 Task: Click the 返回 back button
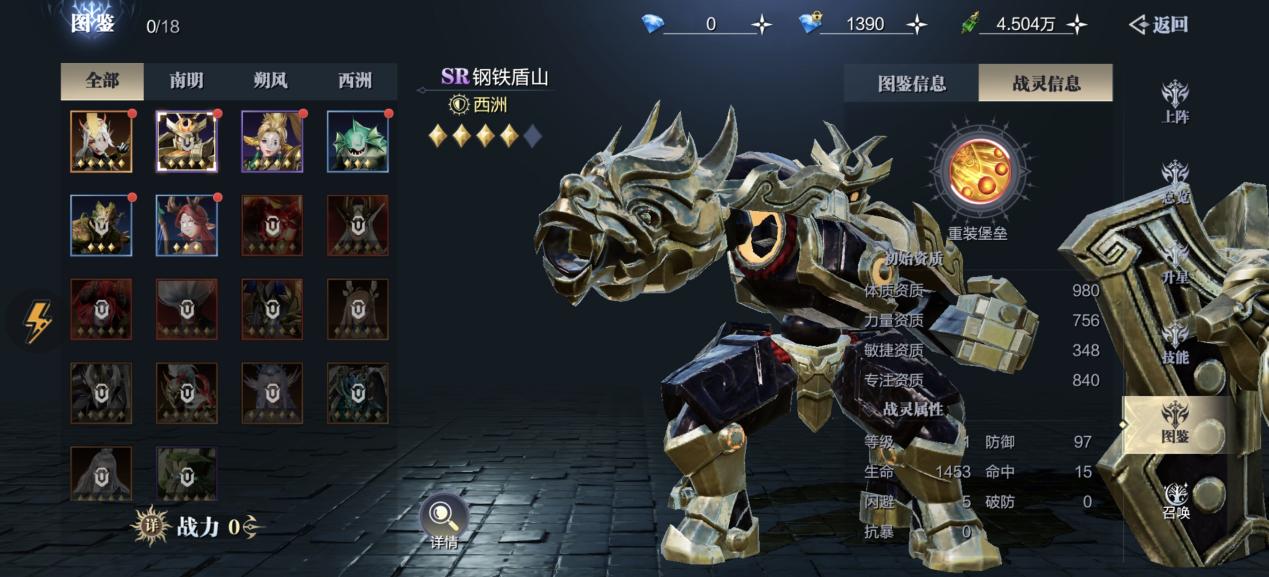click(1158, 25)
